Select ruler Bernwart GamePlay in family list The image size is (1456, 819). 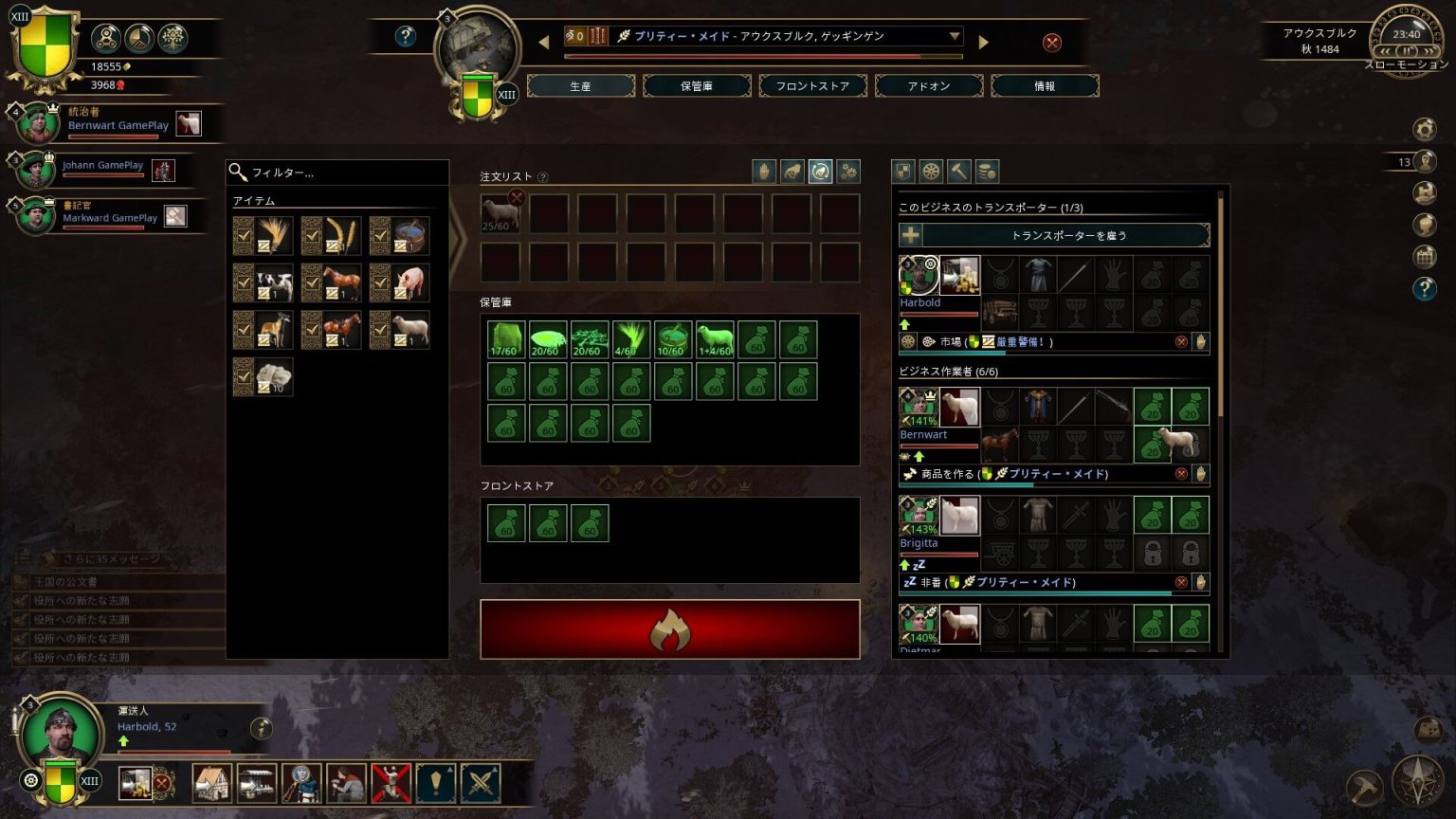pyautogui.click(x=118, y=124)
